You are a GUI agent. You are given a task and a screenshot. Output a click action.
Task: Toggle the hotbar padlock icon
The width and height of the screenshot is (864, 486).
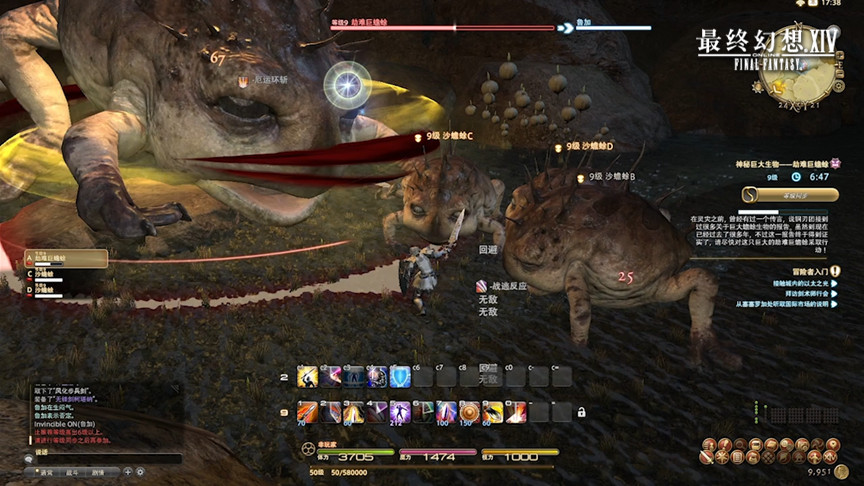pos(581,412)
